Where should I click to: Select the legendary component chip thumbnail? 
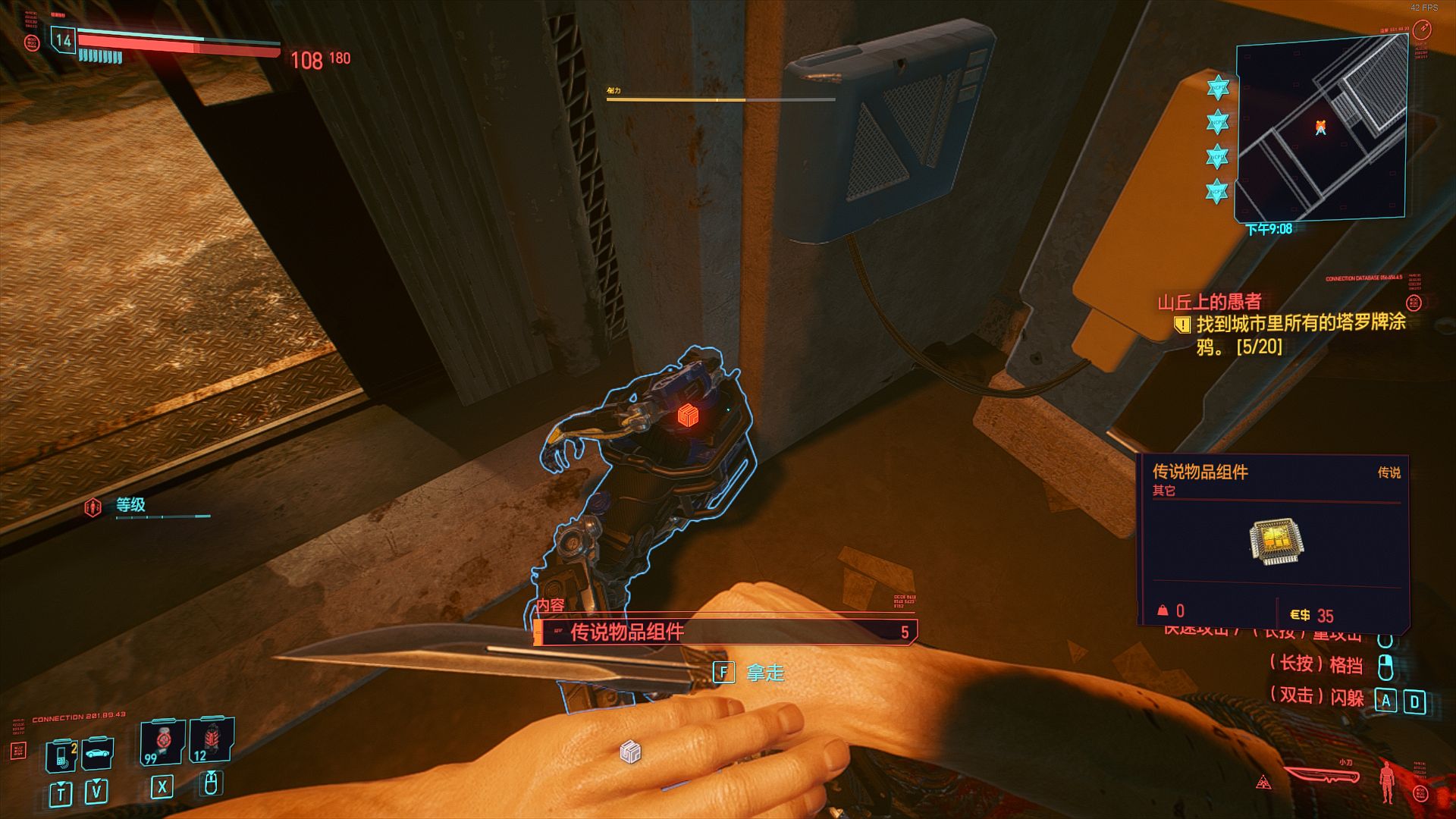[1276, 541]
